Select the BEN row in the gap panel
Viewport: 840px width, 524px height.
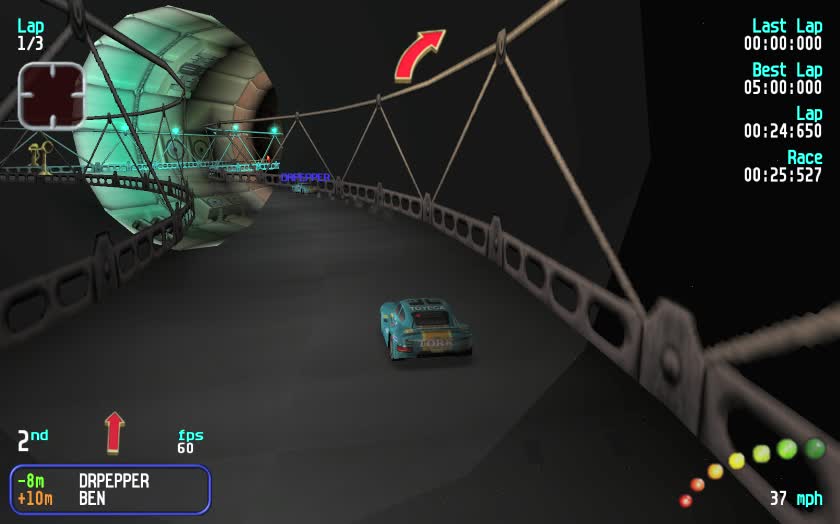click(x=110, y=498)
